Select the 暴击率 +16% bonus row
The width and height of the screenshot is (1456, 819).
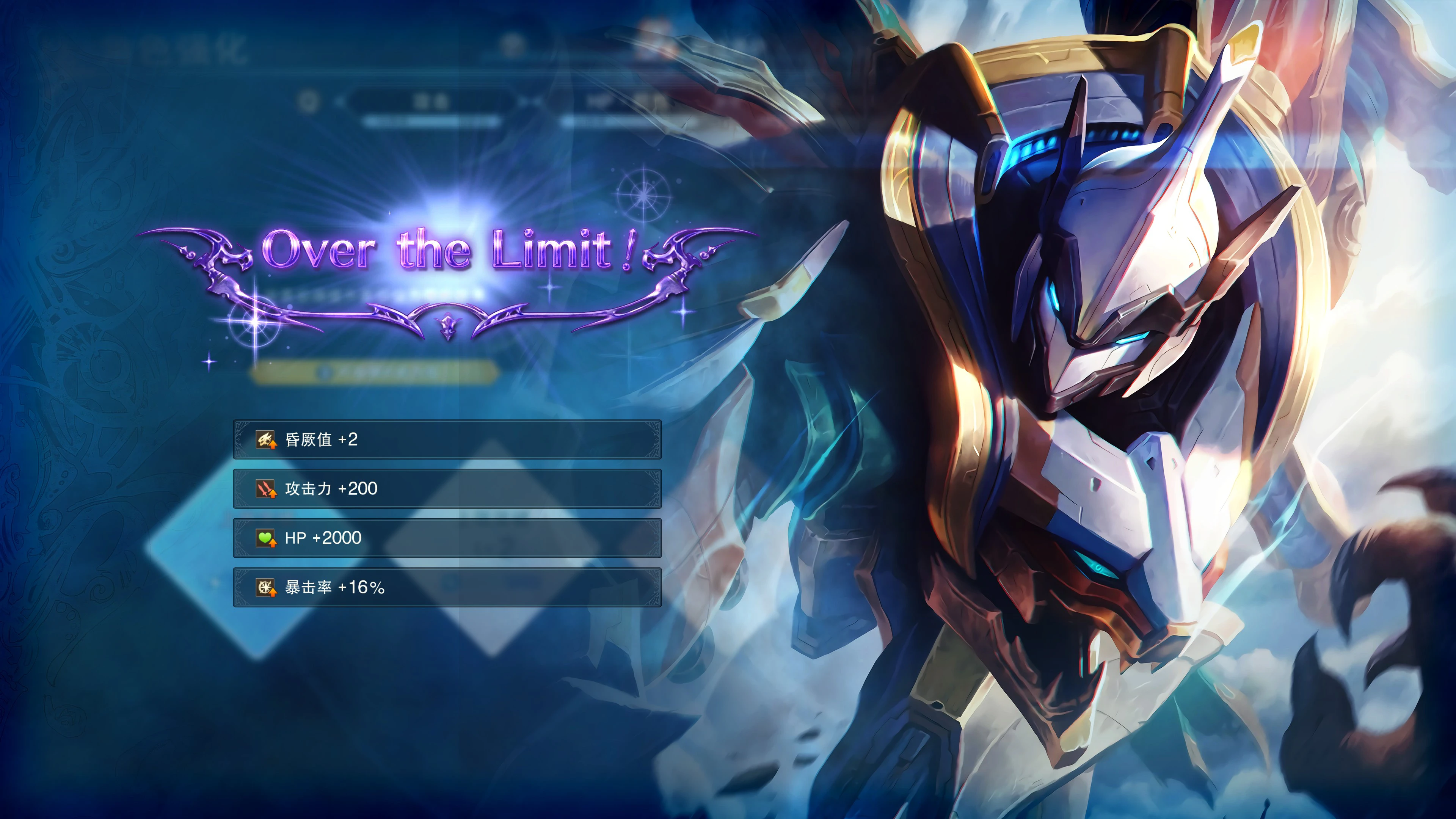click(447, 587)
